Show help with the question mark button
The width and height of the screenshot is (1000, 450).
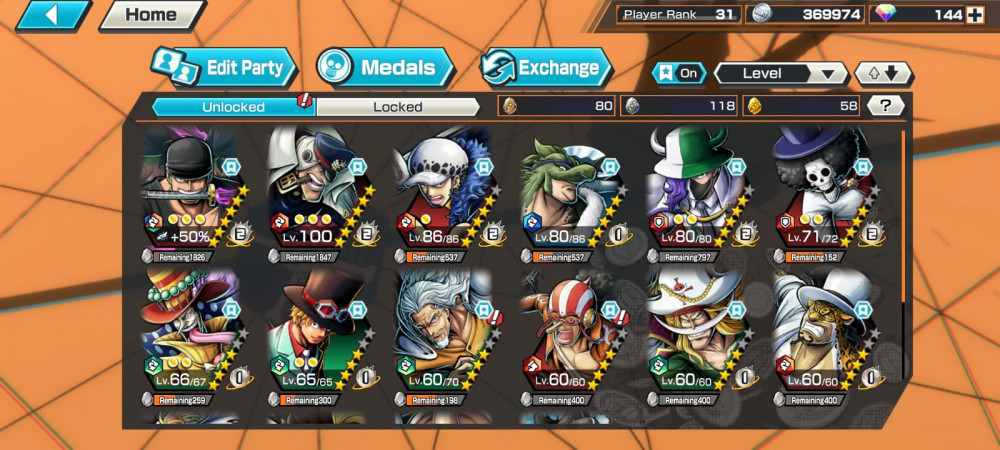[885, 105]
